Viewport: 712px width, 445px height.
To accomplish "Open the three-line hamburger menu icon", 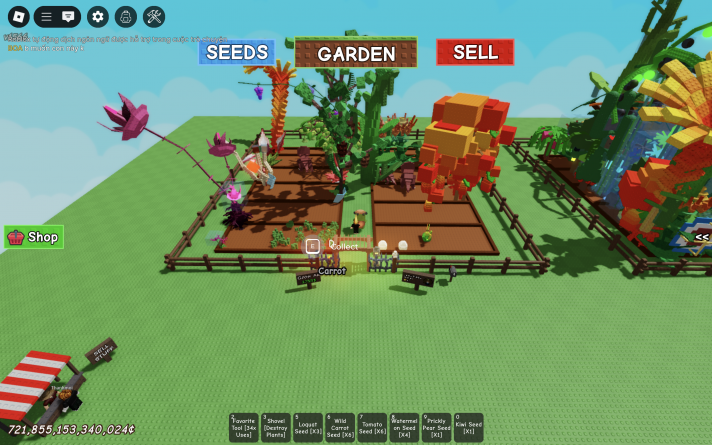I will click(46, 16).
